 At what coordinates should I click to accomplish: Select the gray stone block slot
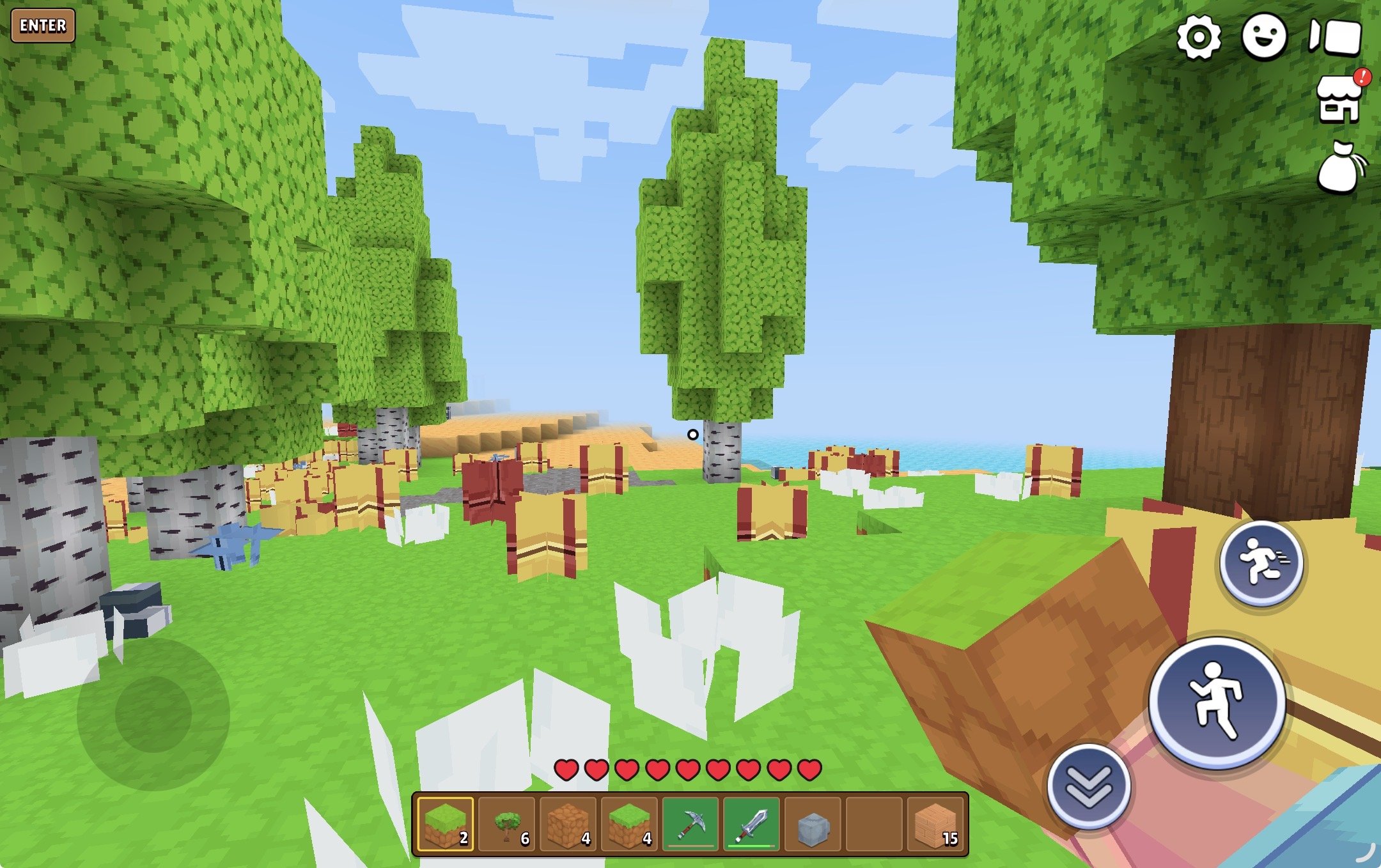pyautogui.click(x=813, y=825)
